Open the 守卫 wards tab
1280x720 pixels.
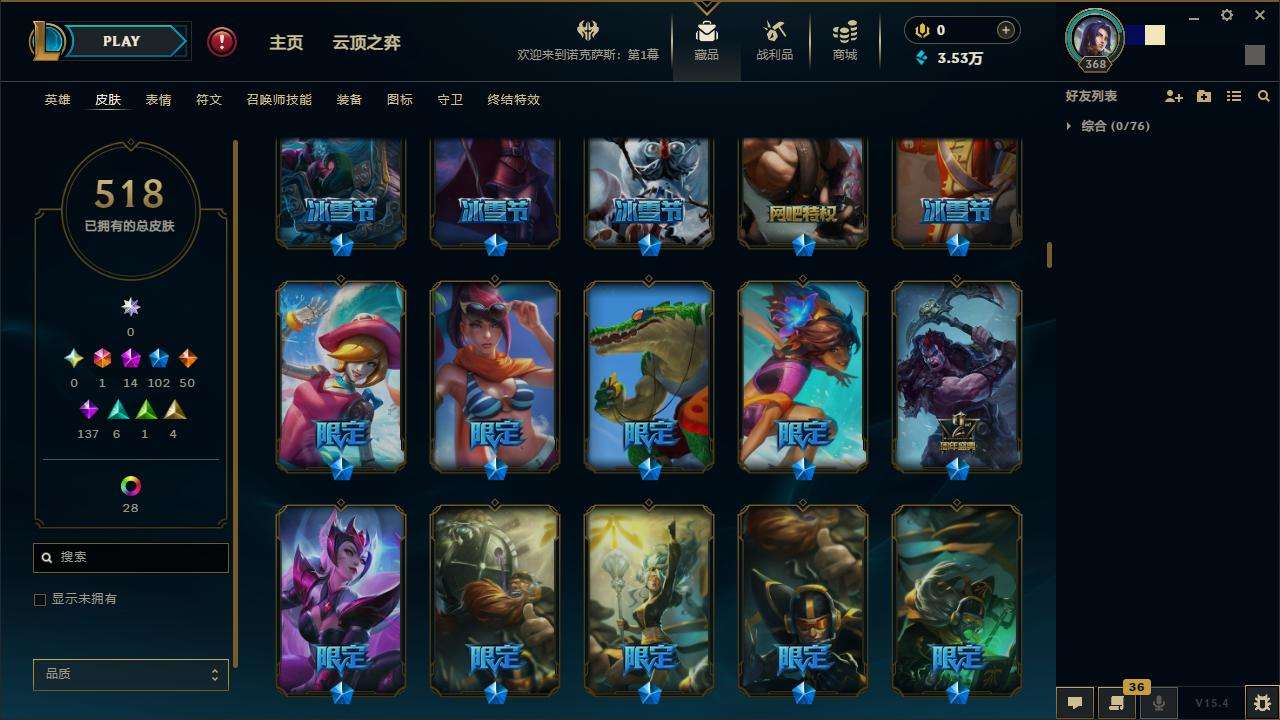[450, 100]
